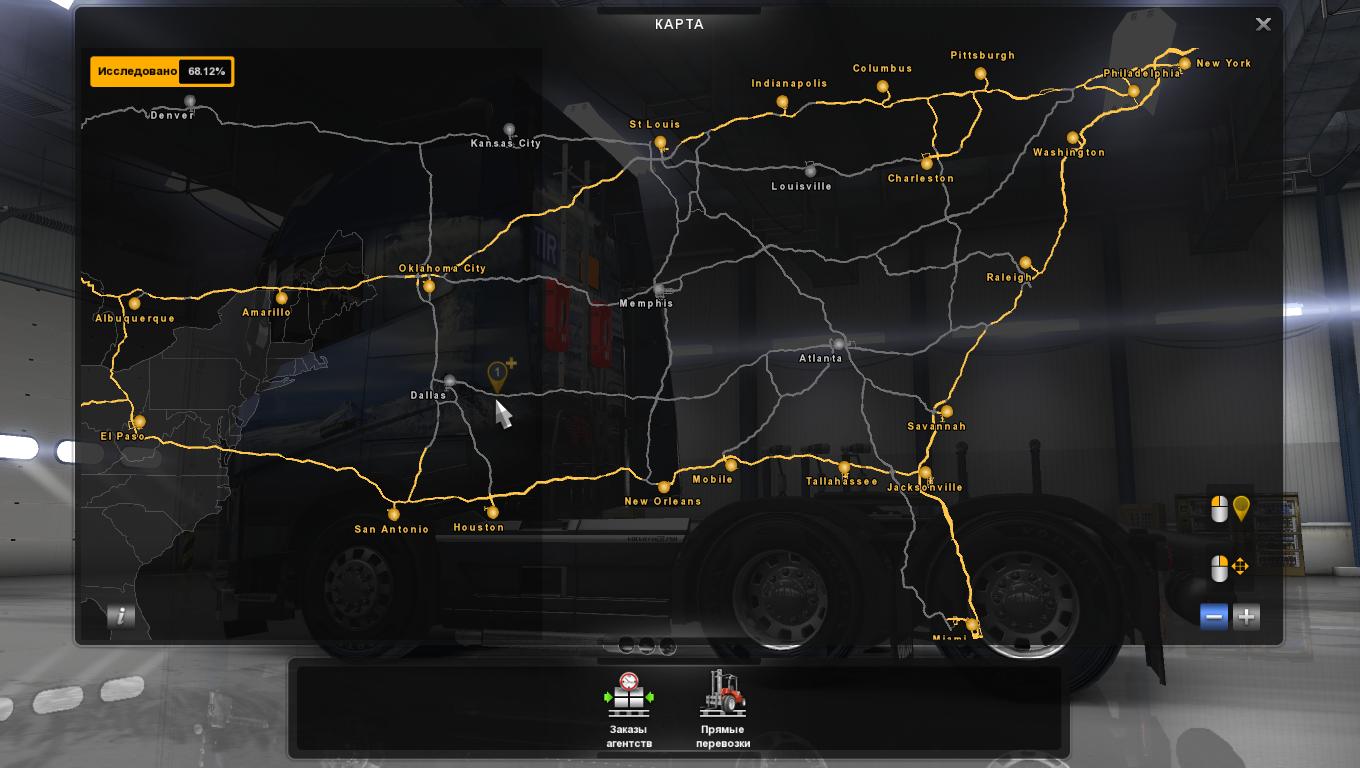Select the El Paso city marker
The image size is (1360, 768).
[x=140, y=422]
